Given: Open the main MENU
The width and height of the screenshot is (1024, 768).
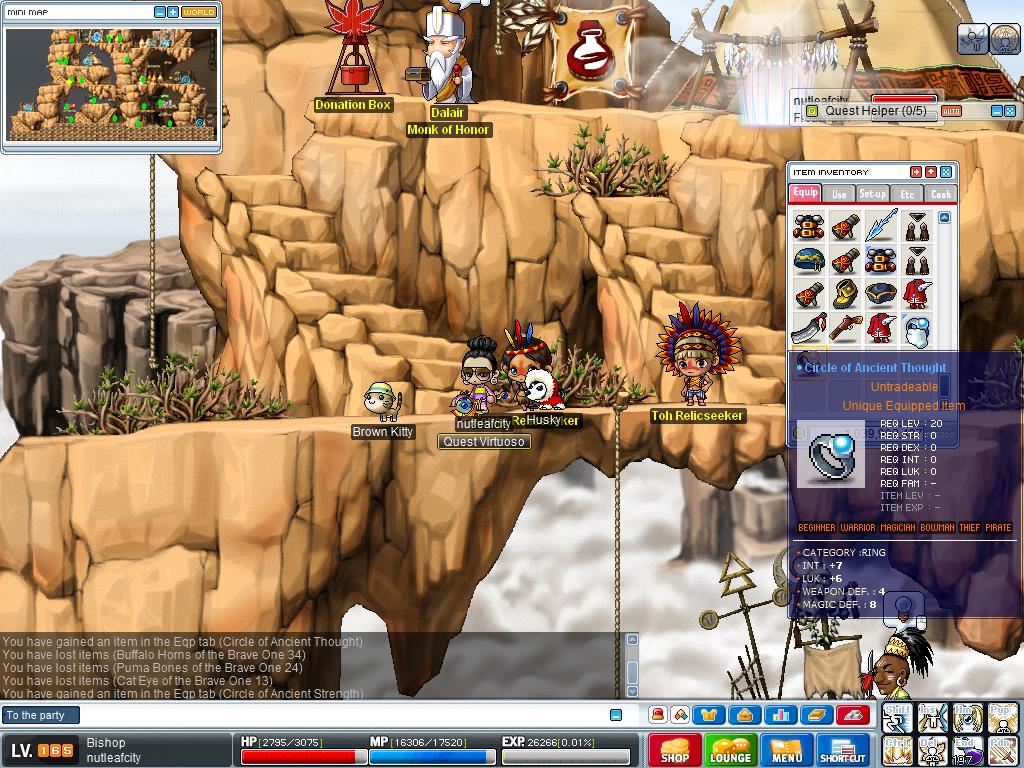Looking at the screenshot, I should click(x=787, y=750).
